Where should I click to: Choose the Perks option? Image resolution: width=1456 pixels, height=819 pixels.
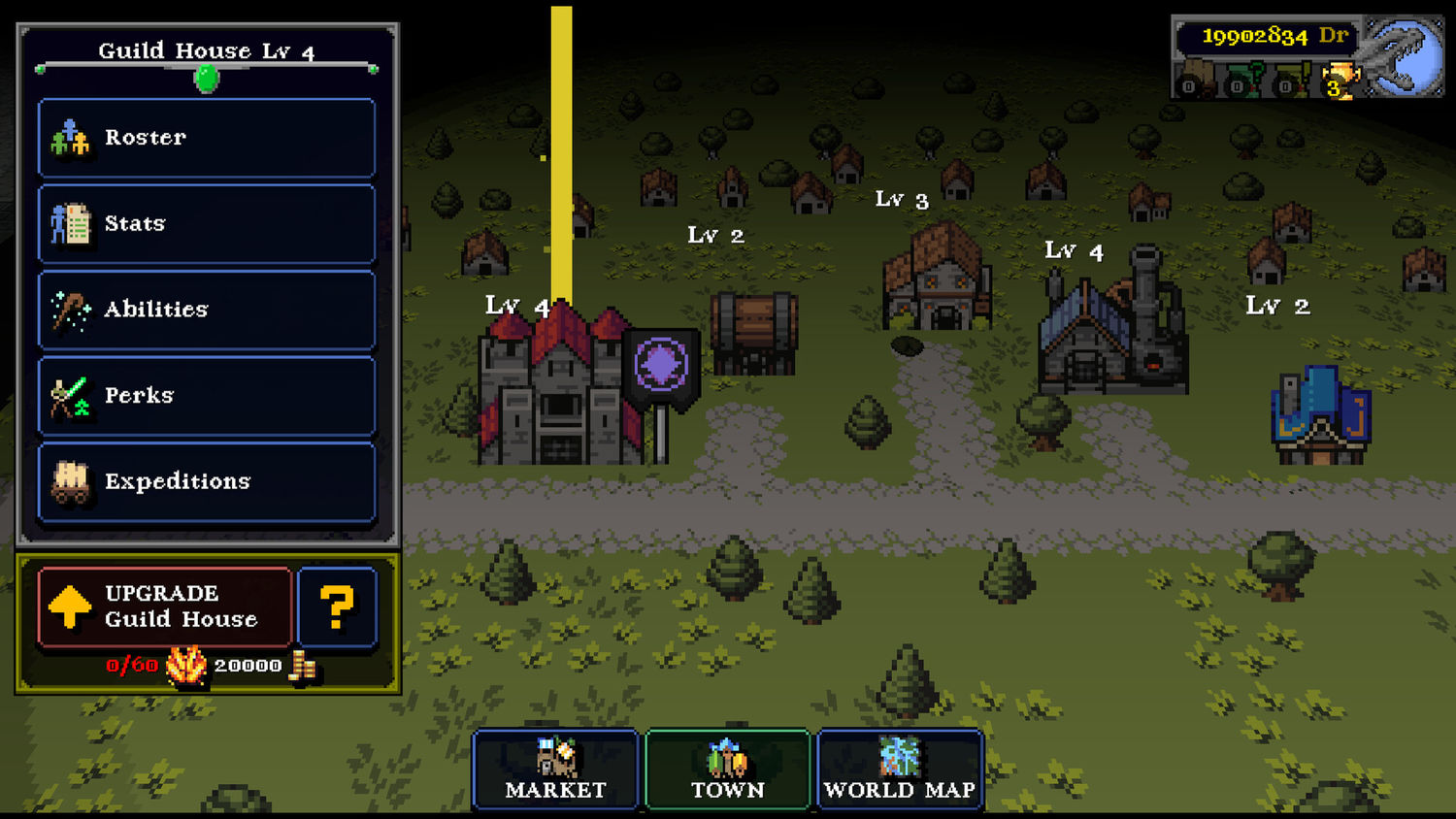[207, 395]
